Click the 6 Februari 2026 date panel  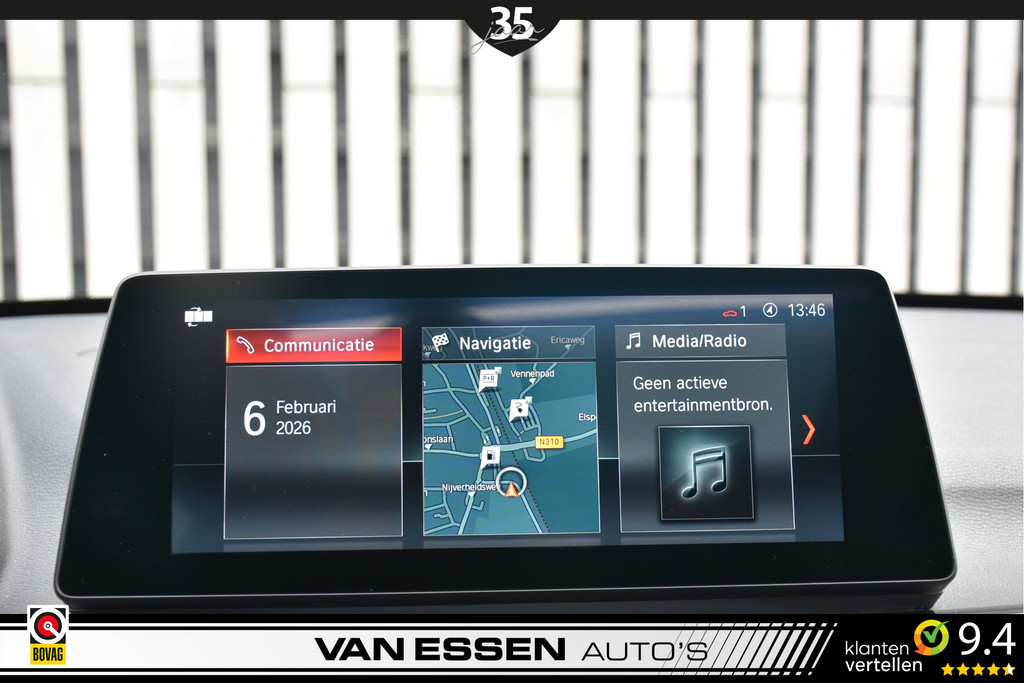[x=313, y=450]
